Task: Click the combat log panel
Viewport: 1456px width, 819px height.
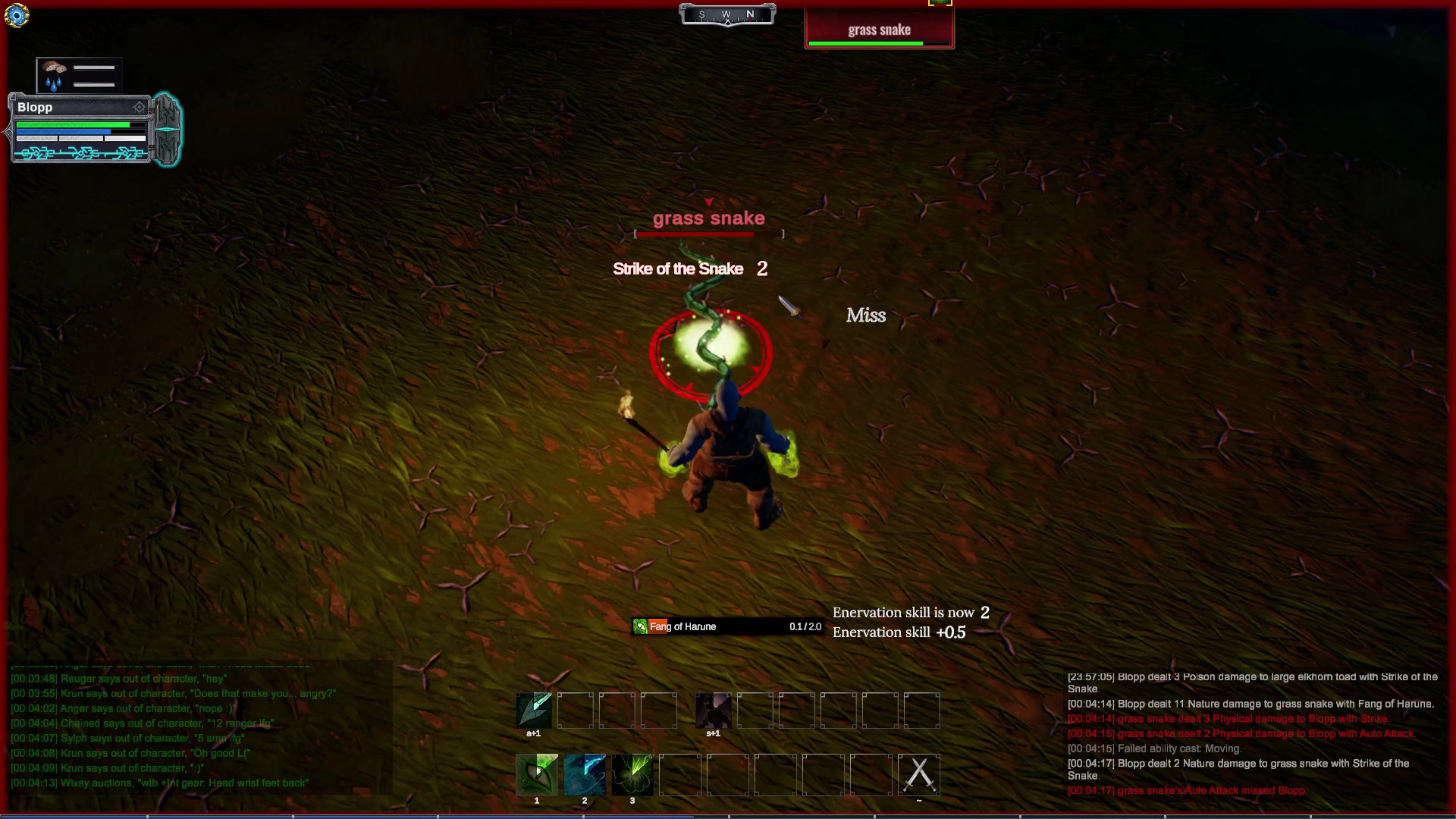Action: (1251, 734)
